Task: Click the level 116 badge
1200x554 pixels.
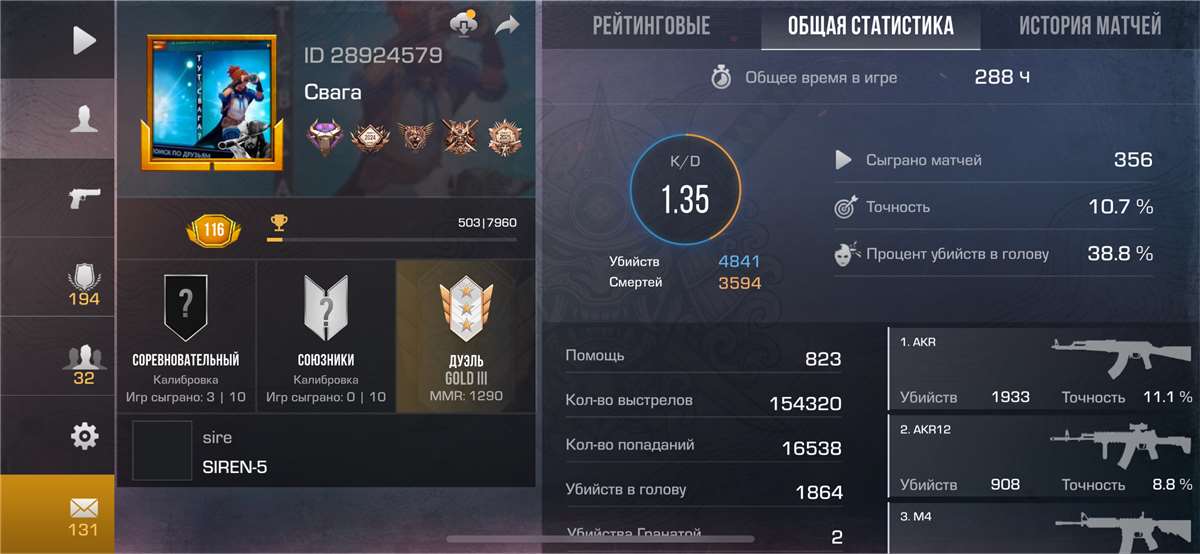Action: pyautogui.click(x=214, y=232)
